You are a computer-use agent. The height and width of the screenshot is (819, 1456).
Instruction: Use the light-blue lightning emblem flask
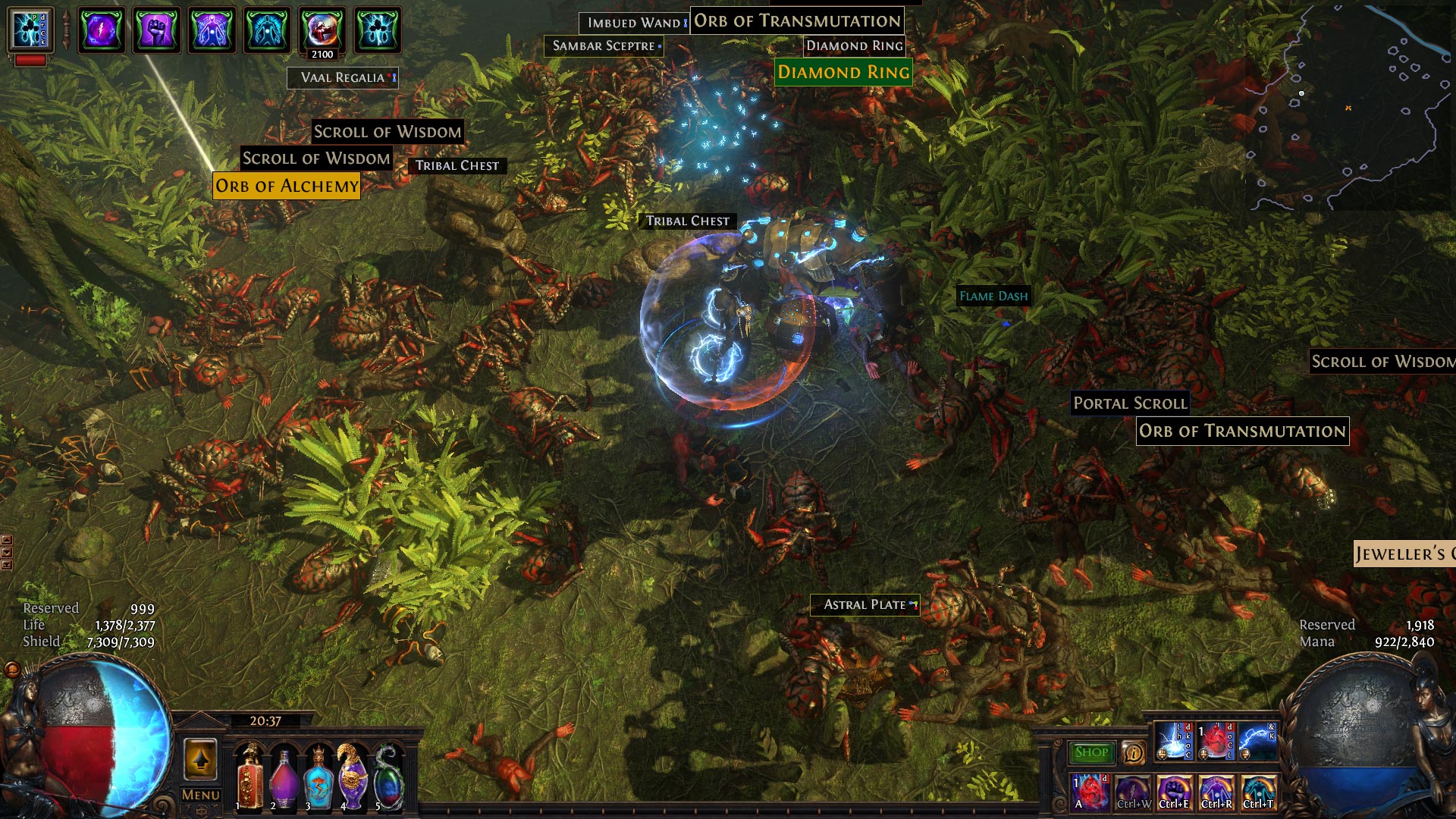(x=318, y=777)
